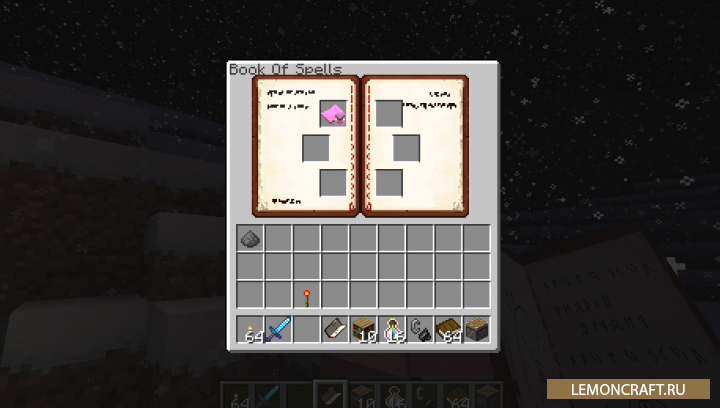The height and width of the screenshot is (408, 720).
Task: Select the diamond sword hotbar slot
Action: pyautogui.click(x=278, y=329)
